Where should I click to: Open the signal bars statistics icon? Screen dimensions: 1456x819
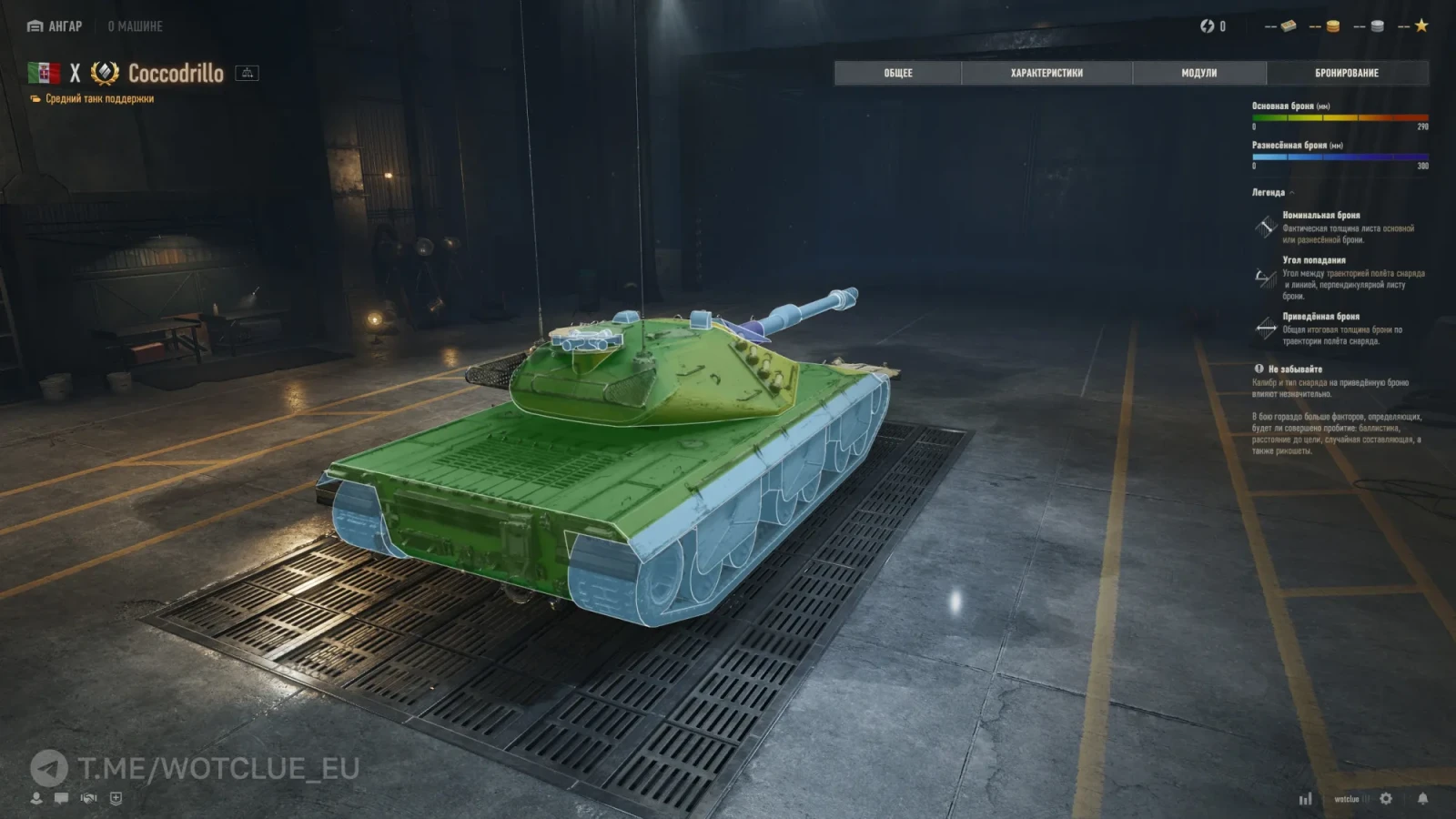[x=1305, y=799]
